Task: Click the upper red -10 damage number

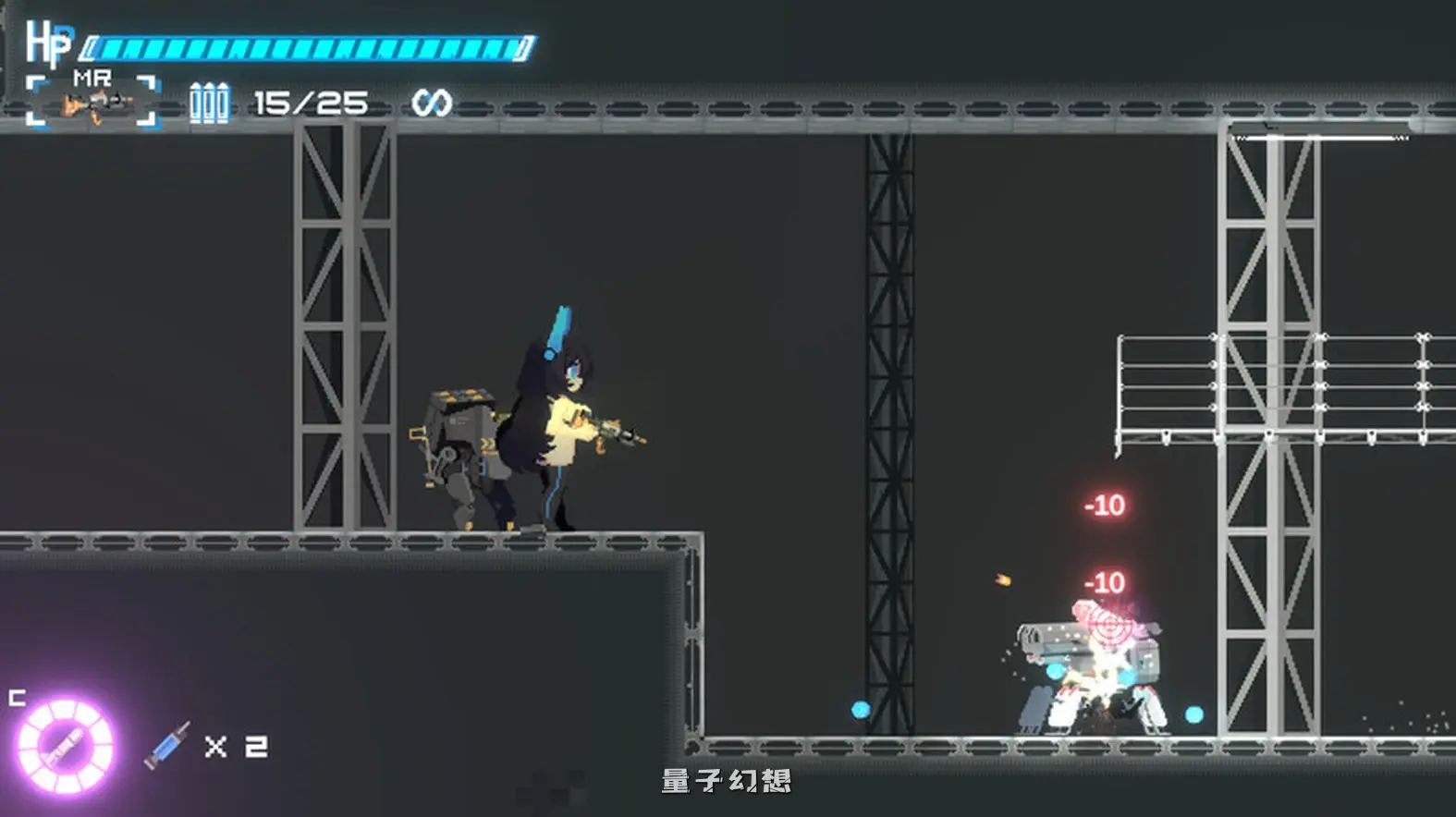Action: (x=1103, y=506)
